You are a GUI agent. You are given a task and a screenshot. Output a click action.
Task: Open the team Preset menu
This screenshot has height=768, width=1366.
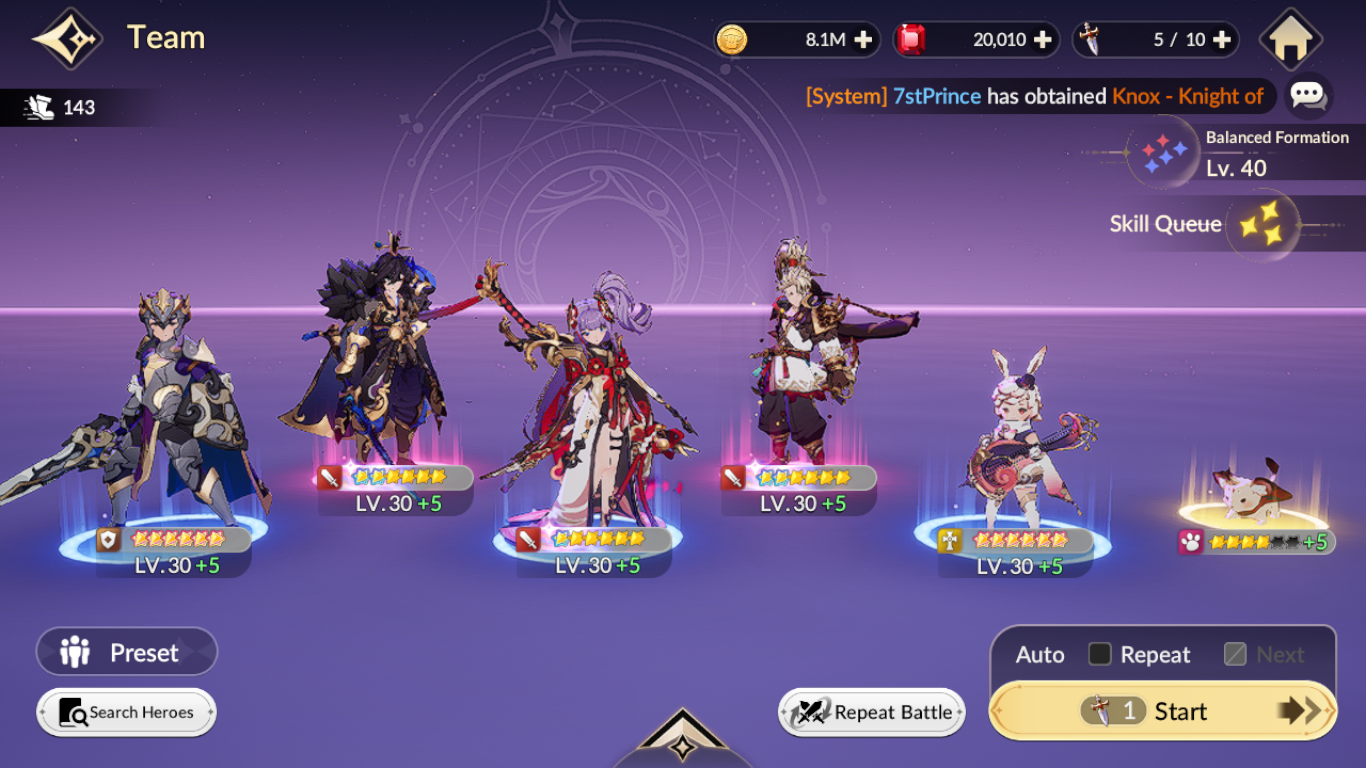pos(127,653)
